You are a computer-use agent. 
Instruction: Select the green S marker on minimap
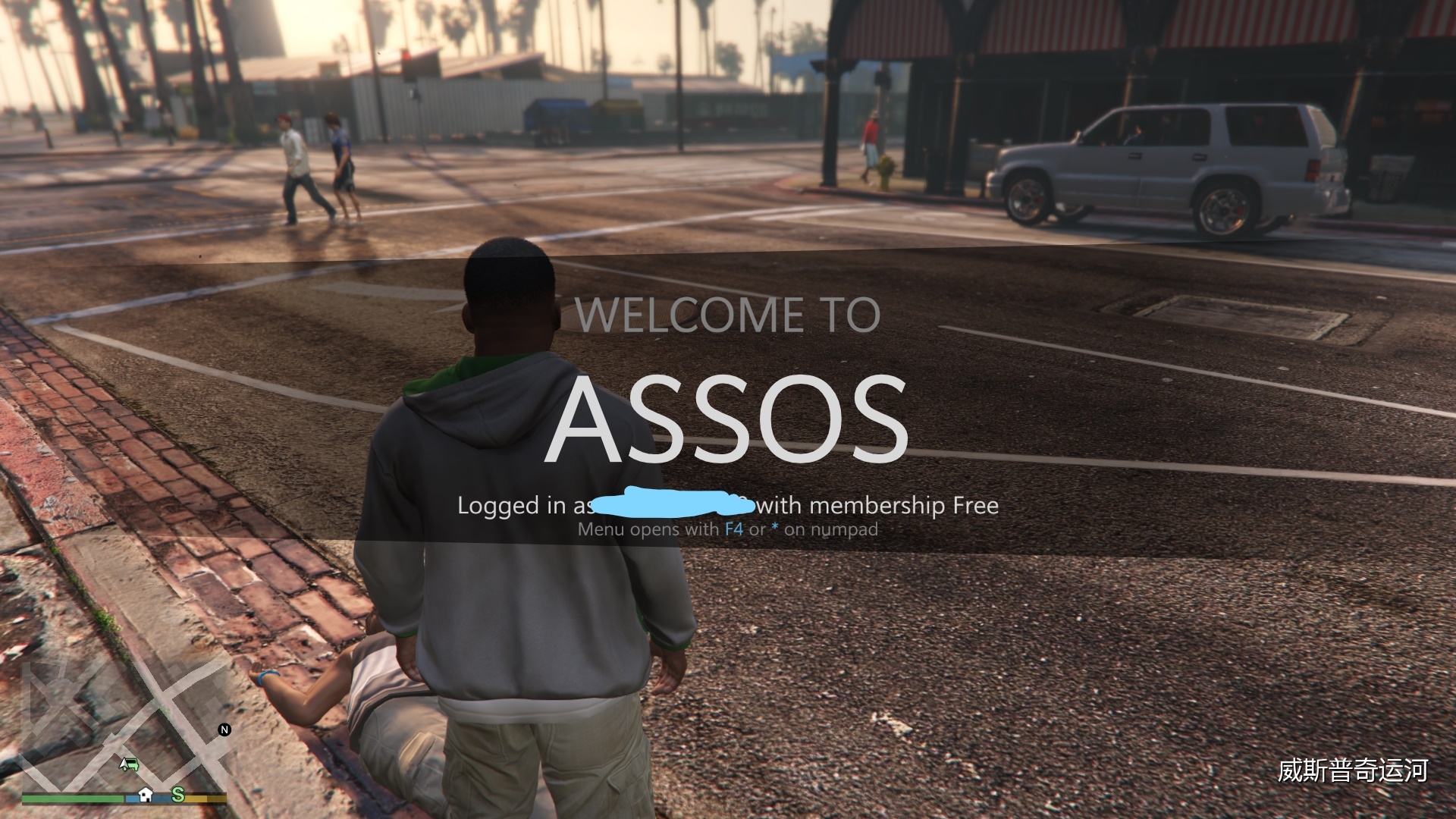tap(178, 794)
